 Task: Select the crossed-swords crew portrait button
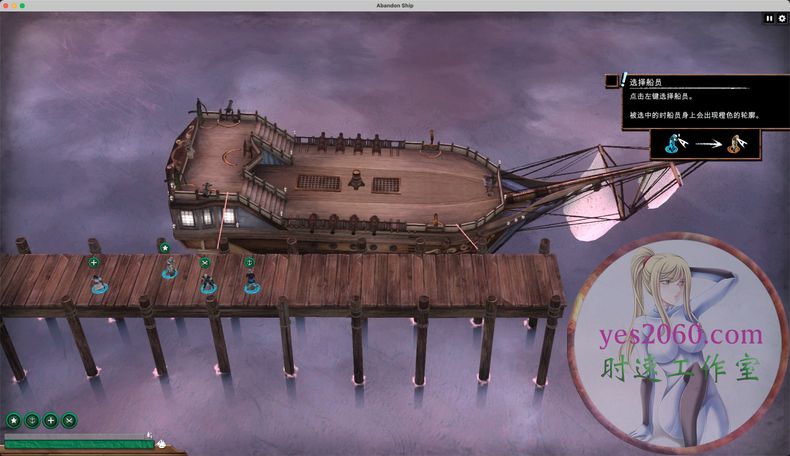(x=69, y=421)
